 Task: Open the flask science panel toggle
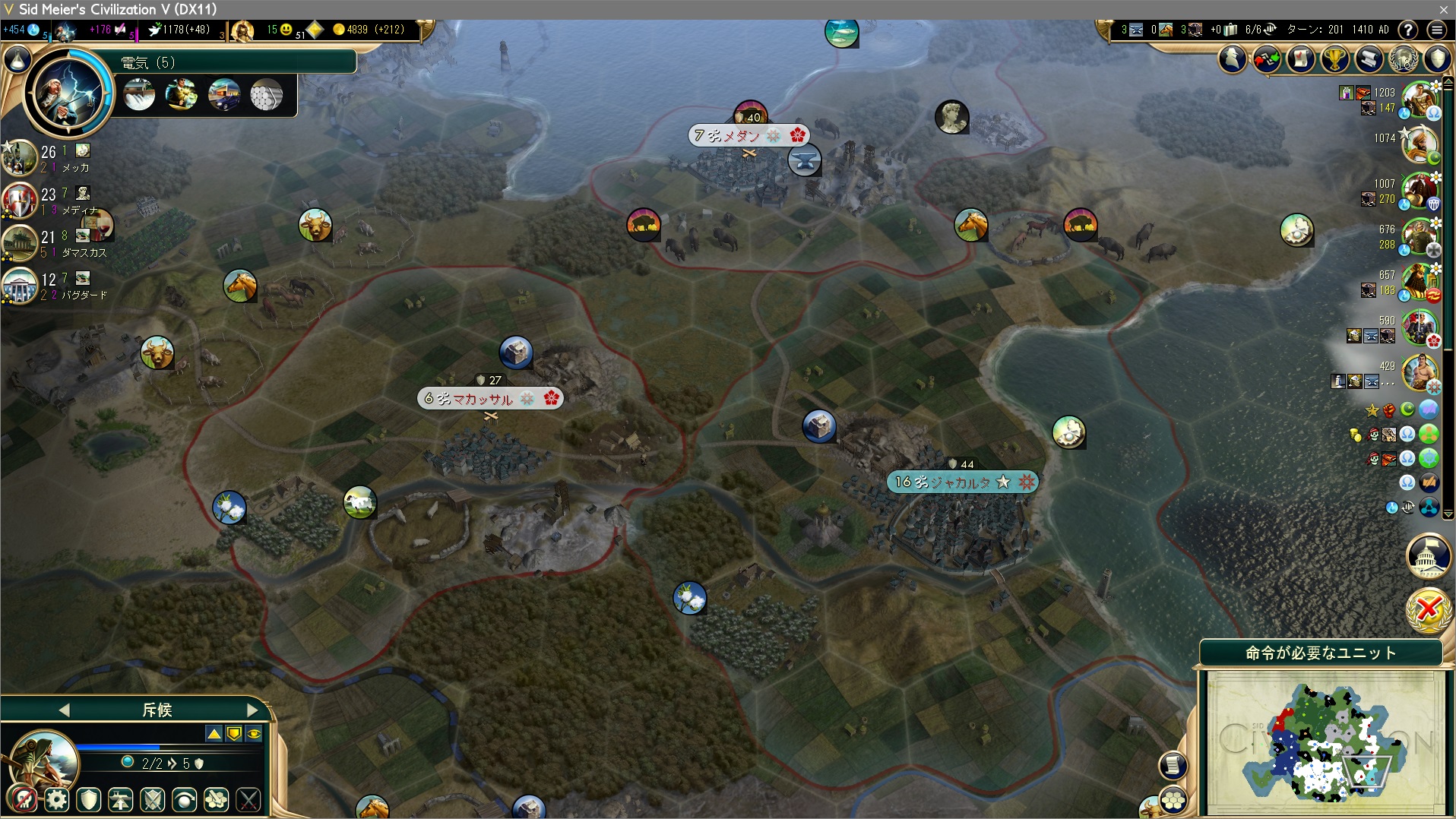coord(18,59)
